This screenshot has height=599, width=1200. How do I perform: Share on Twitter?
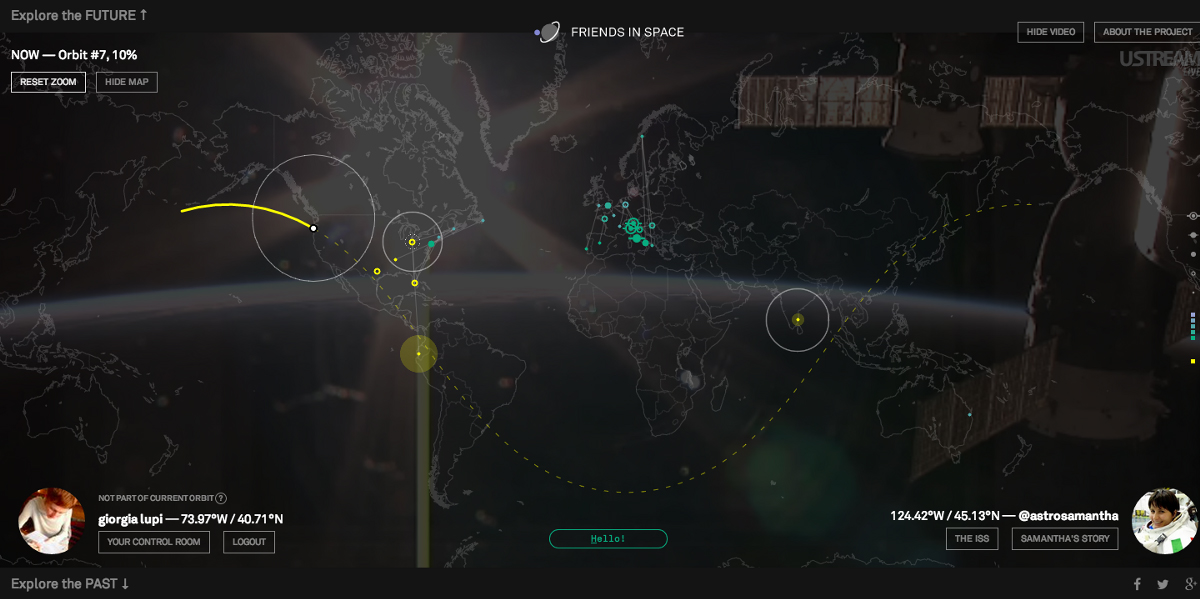pyautogui.click(x=1162, y=585)
